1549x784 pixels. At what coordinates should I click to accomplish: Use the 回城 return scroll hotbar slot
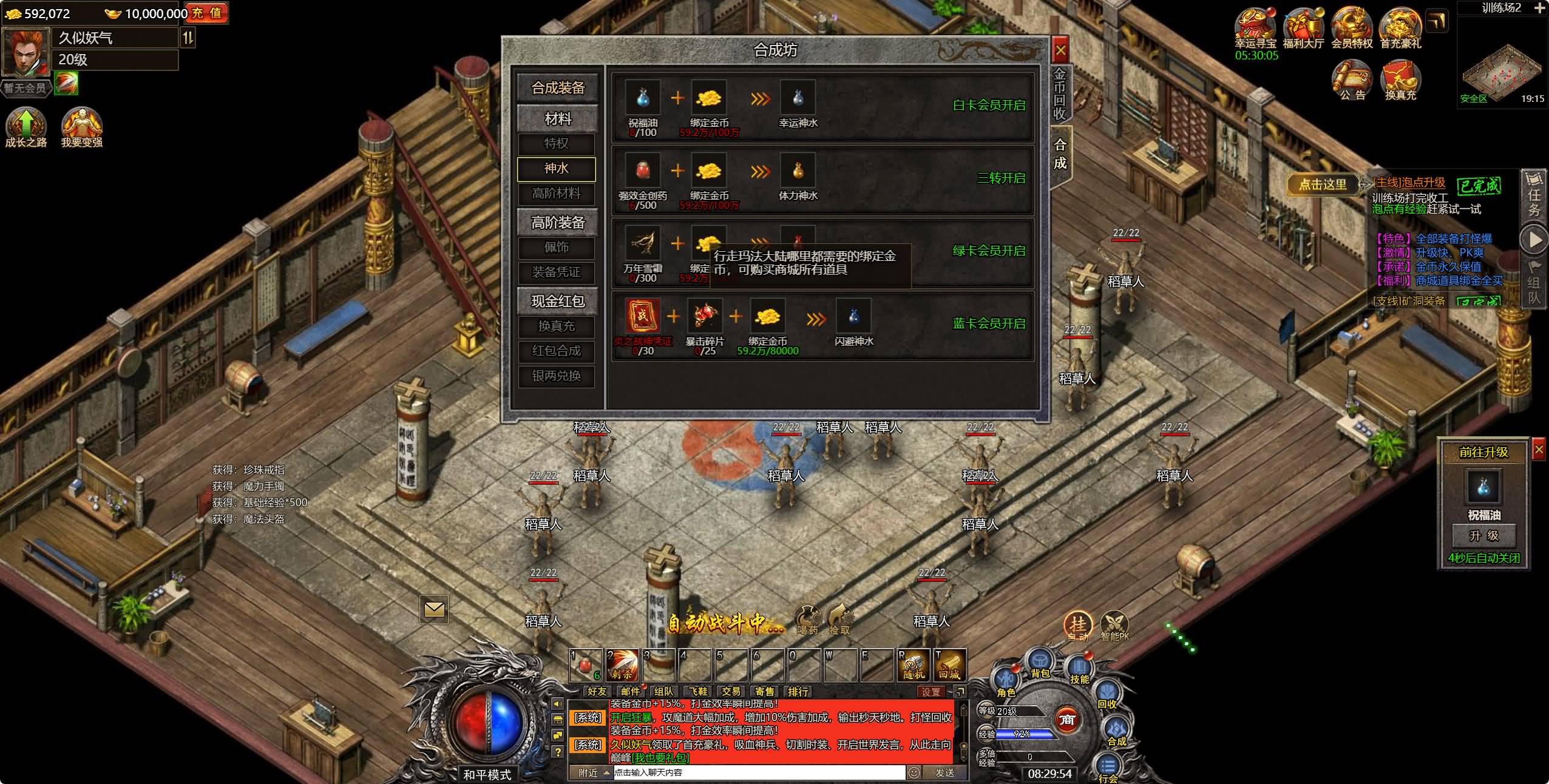(949, 665)
